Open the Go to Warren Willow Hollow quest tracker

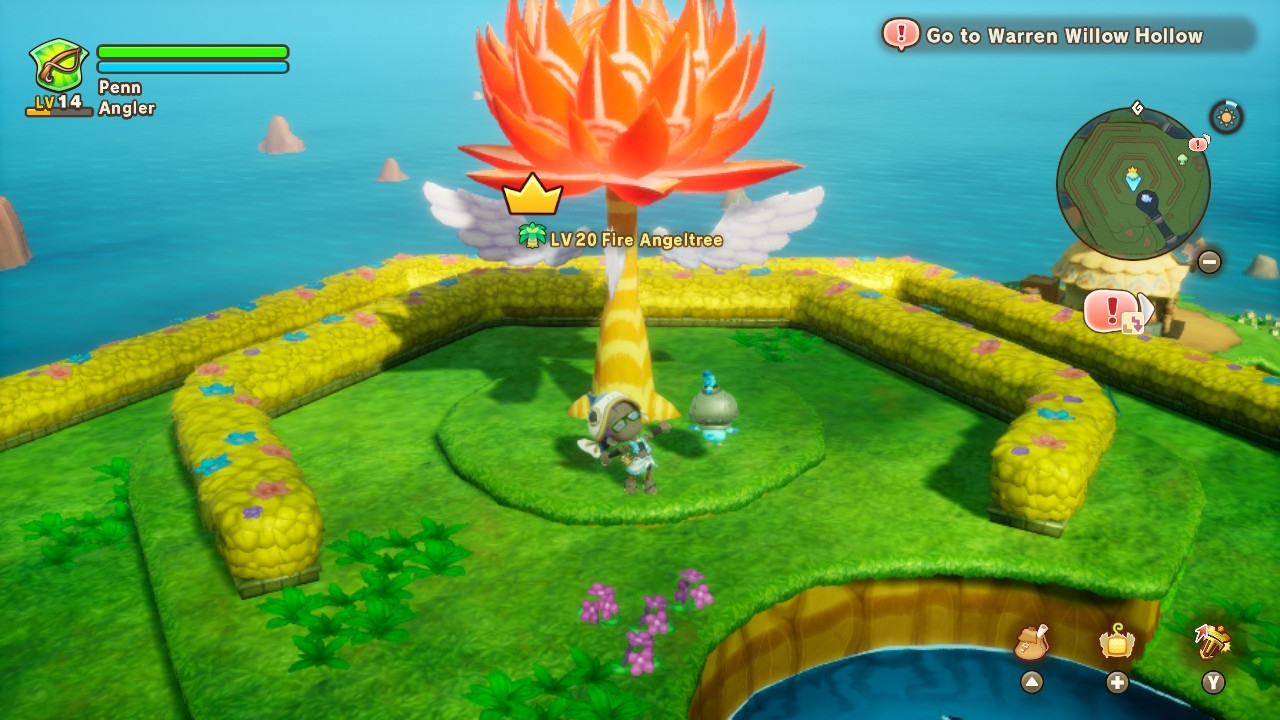point(1067,36)
